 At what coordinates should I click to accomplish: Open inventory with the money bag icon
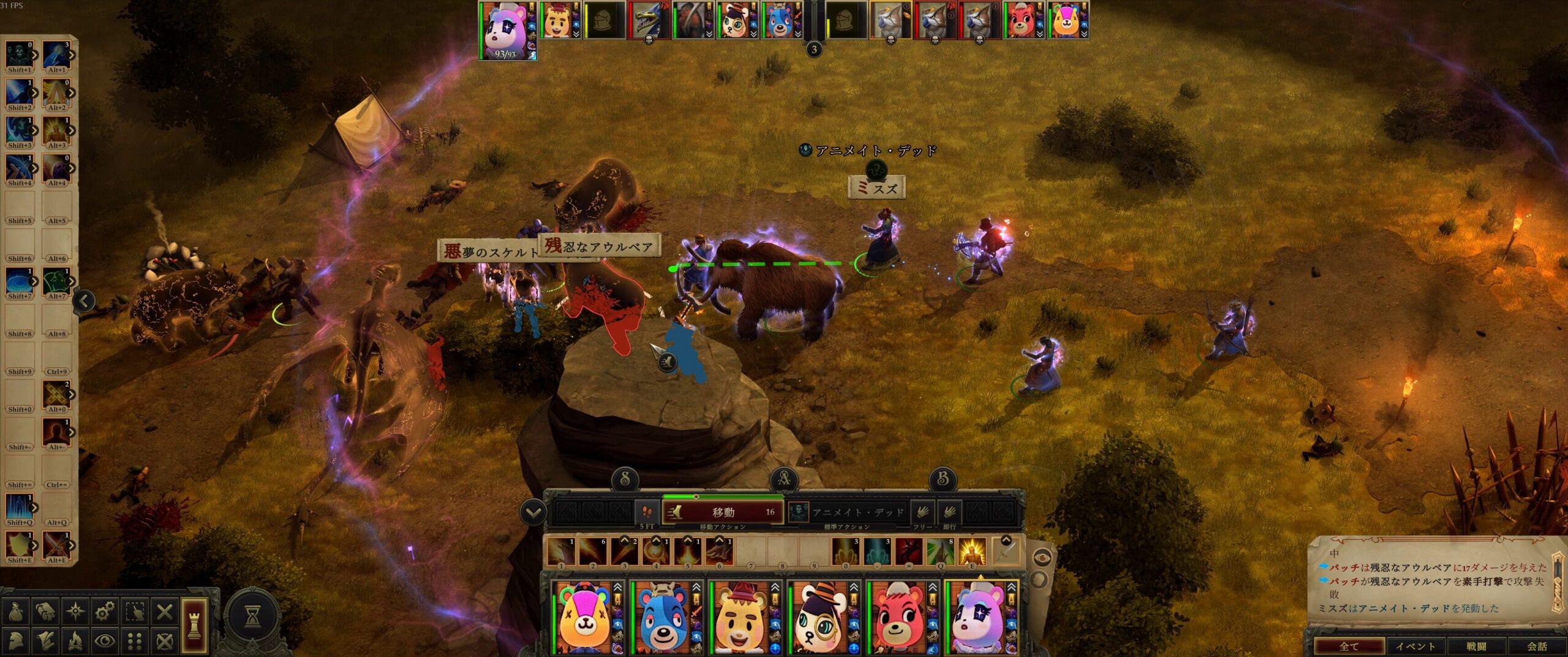coord(15,611)
